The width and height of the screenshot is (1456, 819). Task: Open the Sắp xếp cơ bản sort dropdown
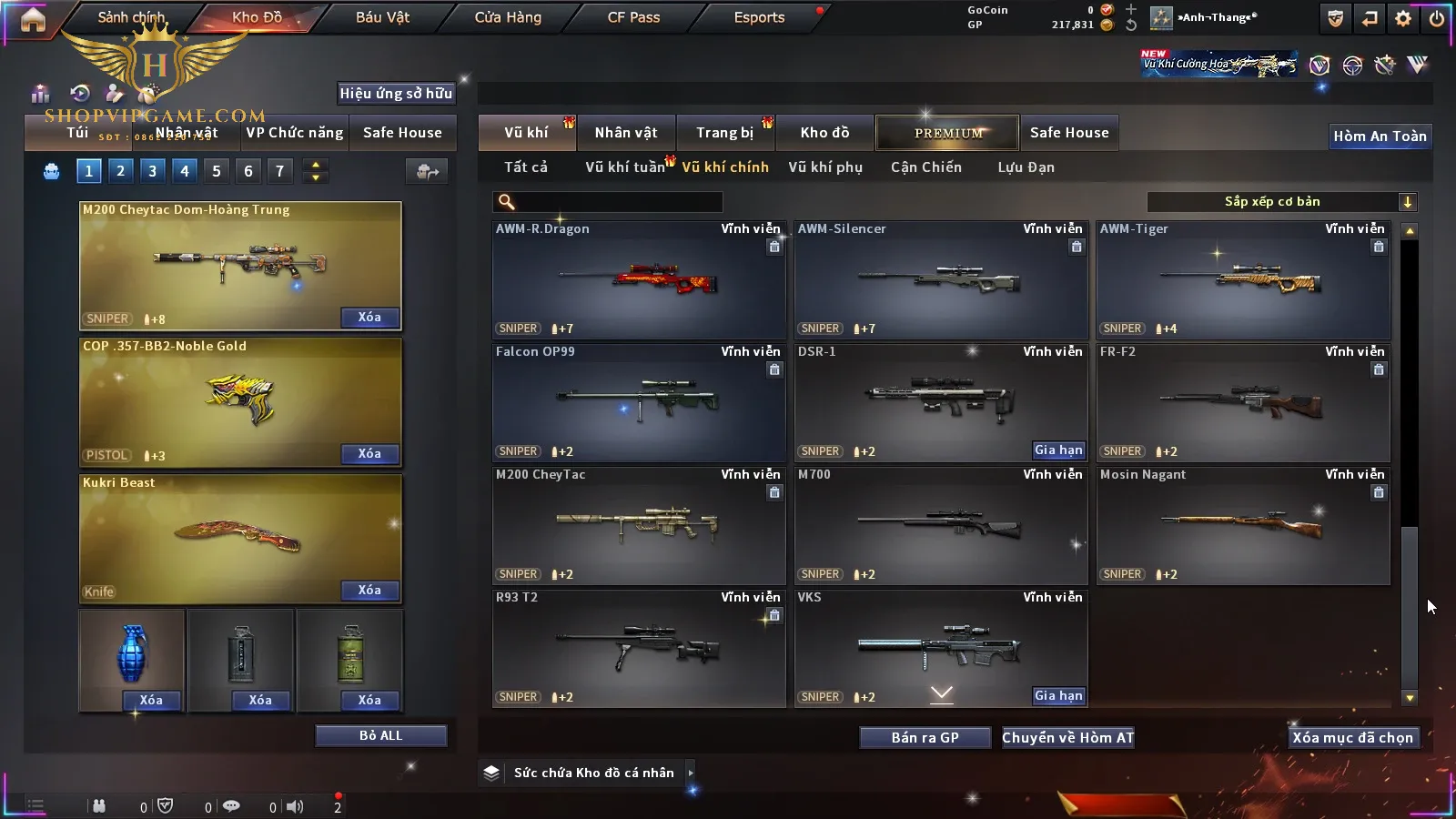(x=1281, y=202)
